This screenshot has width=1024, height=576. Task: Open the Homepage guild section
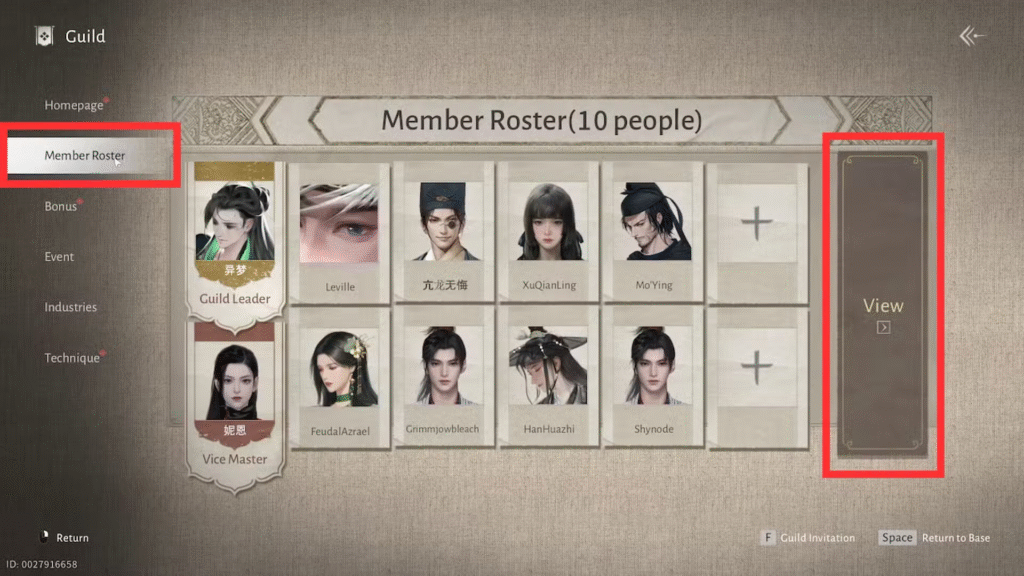pos(74,105)
